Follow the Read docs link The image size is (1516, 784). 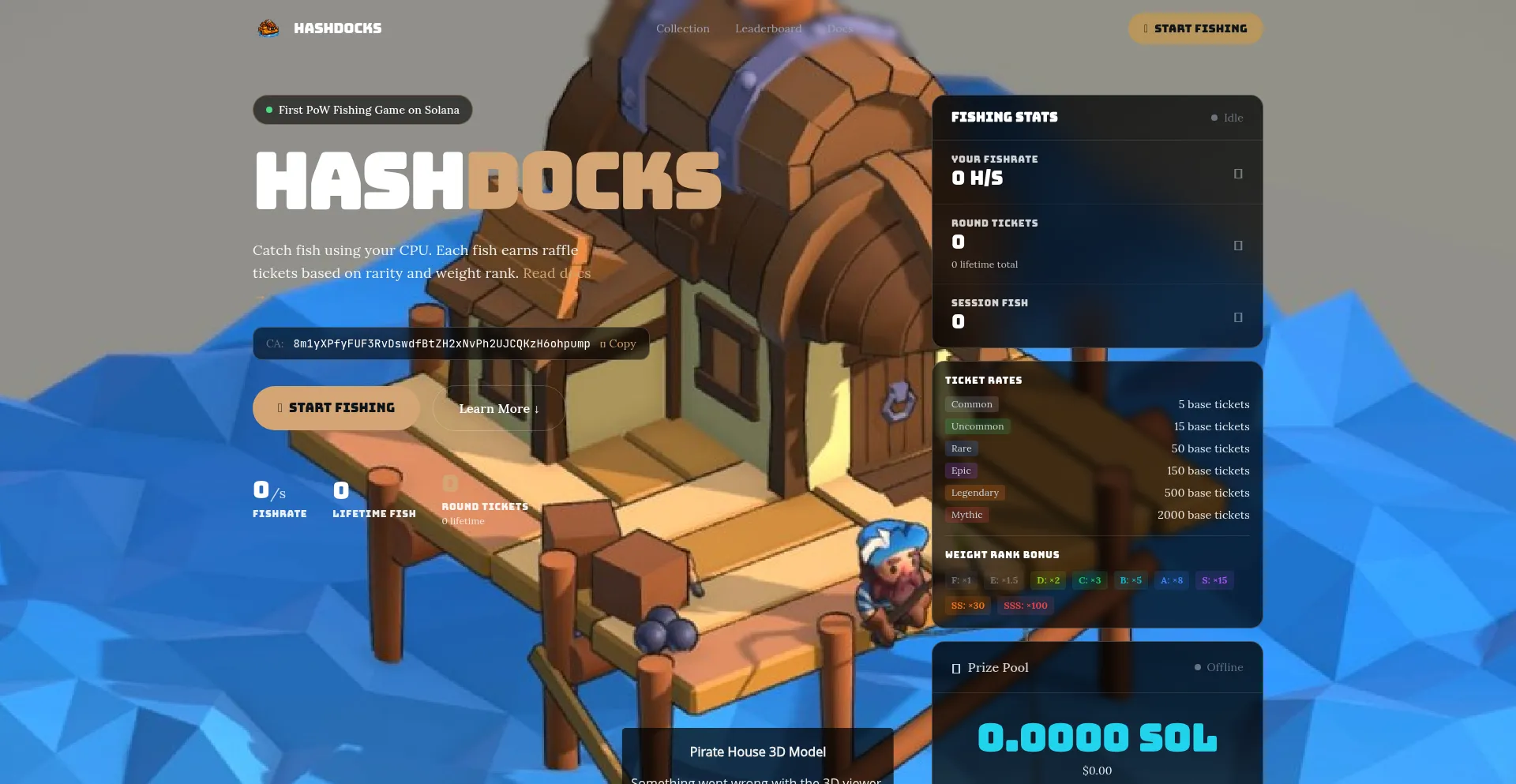point(557,272)
